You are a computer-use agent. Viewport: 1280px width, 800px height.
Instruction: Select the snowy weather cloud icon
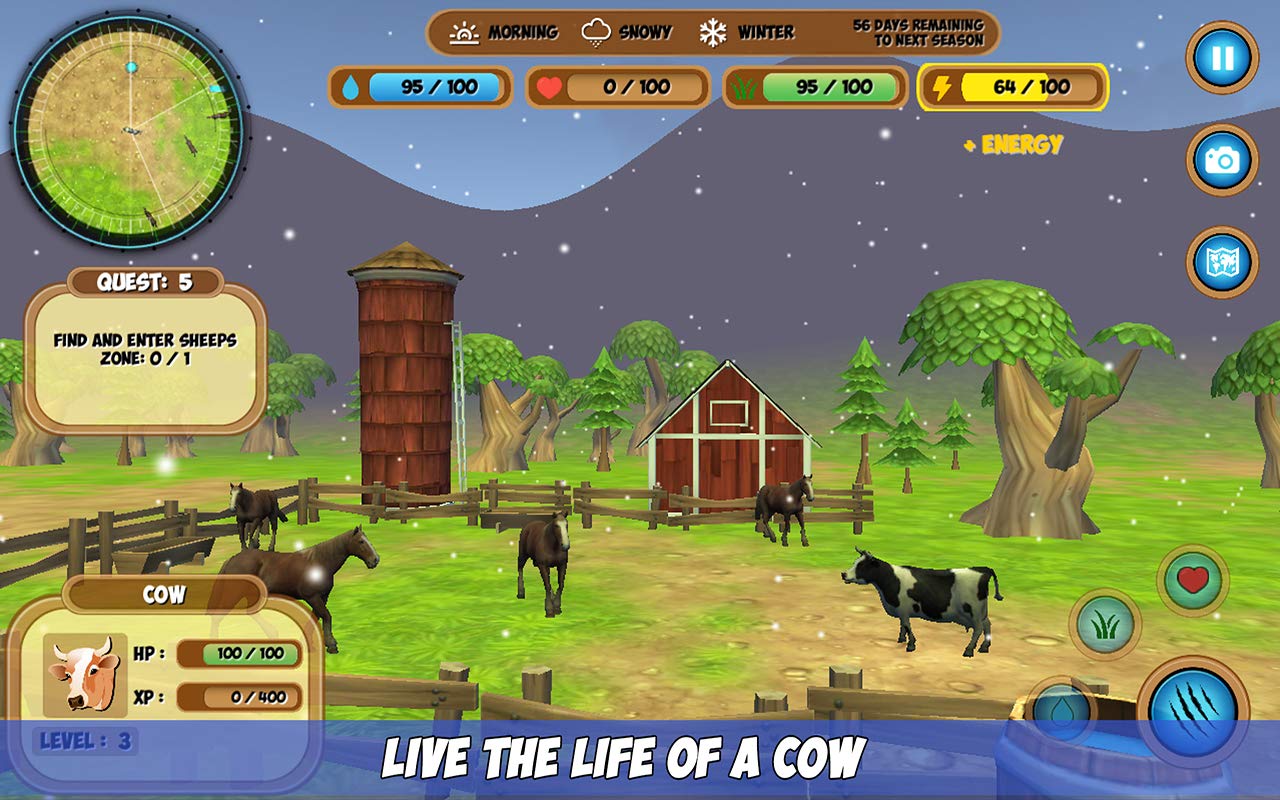click(x=598, y=31)
